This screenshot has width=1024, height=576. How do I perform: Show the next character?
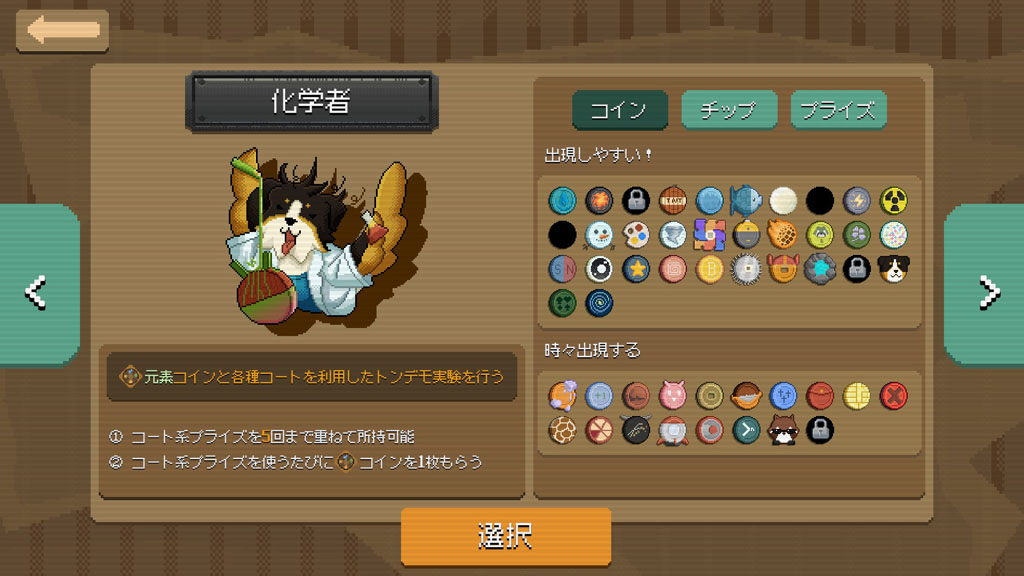tap(987, 290)
